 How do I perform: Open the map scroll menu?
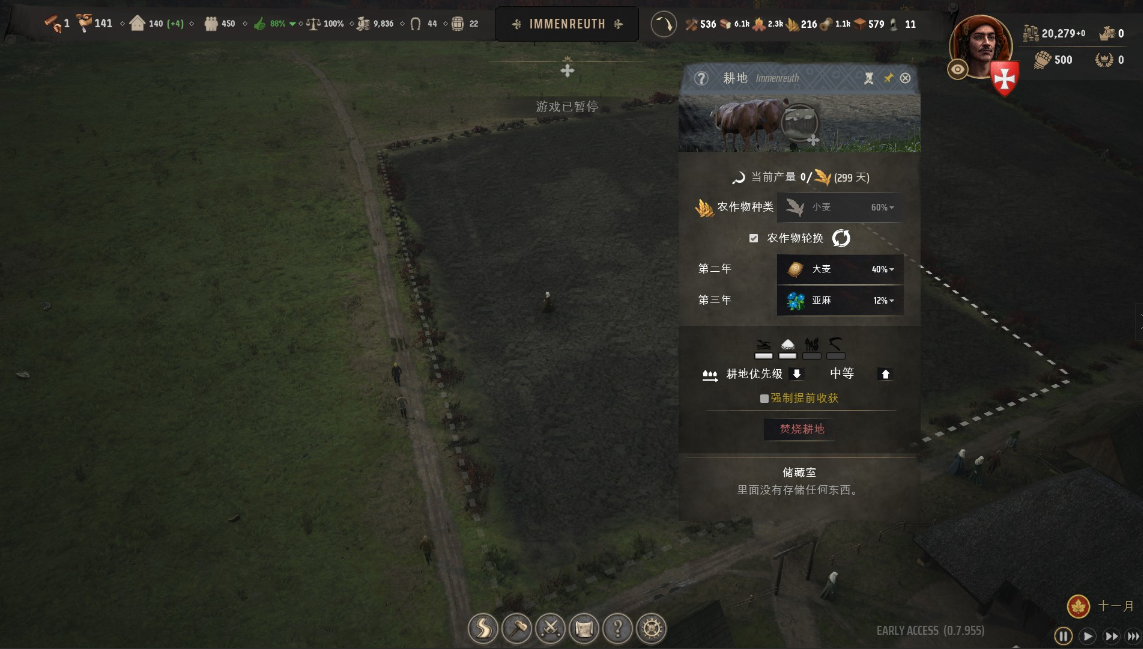click(x=584, y=628)
